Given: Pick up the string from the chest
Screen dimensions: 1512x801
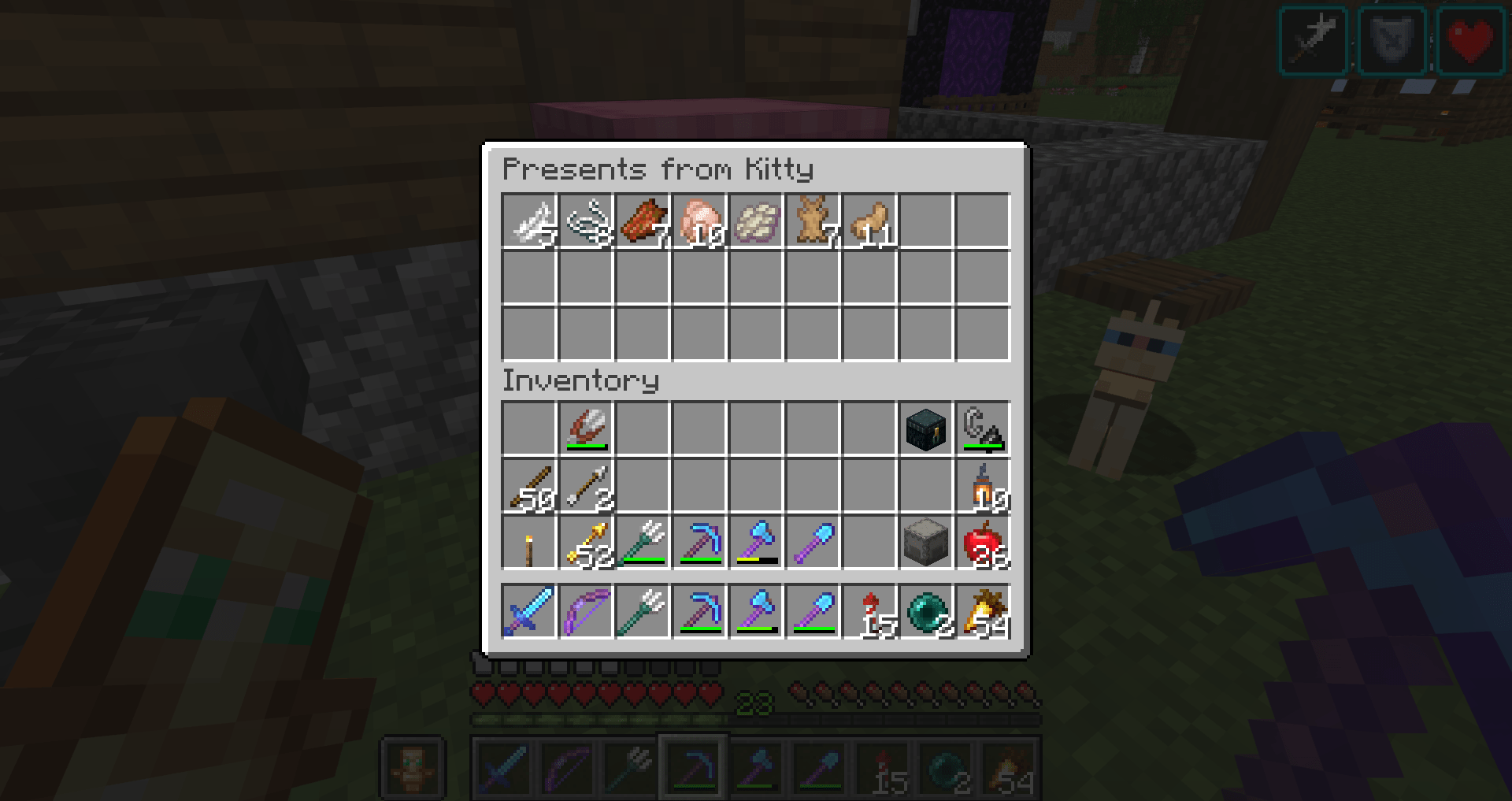Looking at the screenshot, I should coord(587,222).
